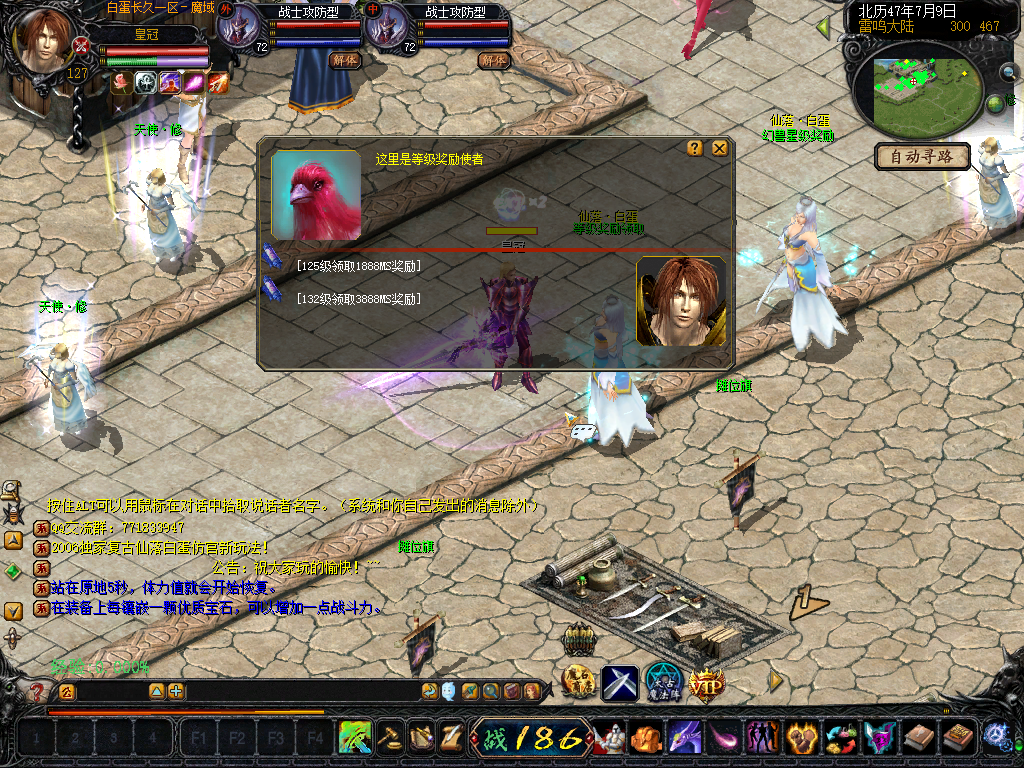Open the crossed swords icon above the bar

coord(620,683)
